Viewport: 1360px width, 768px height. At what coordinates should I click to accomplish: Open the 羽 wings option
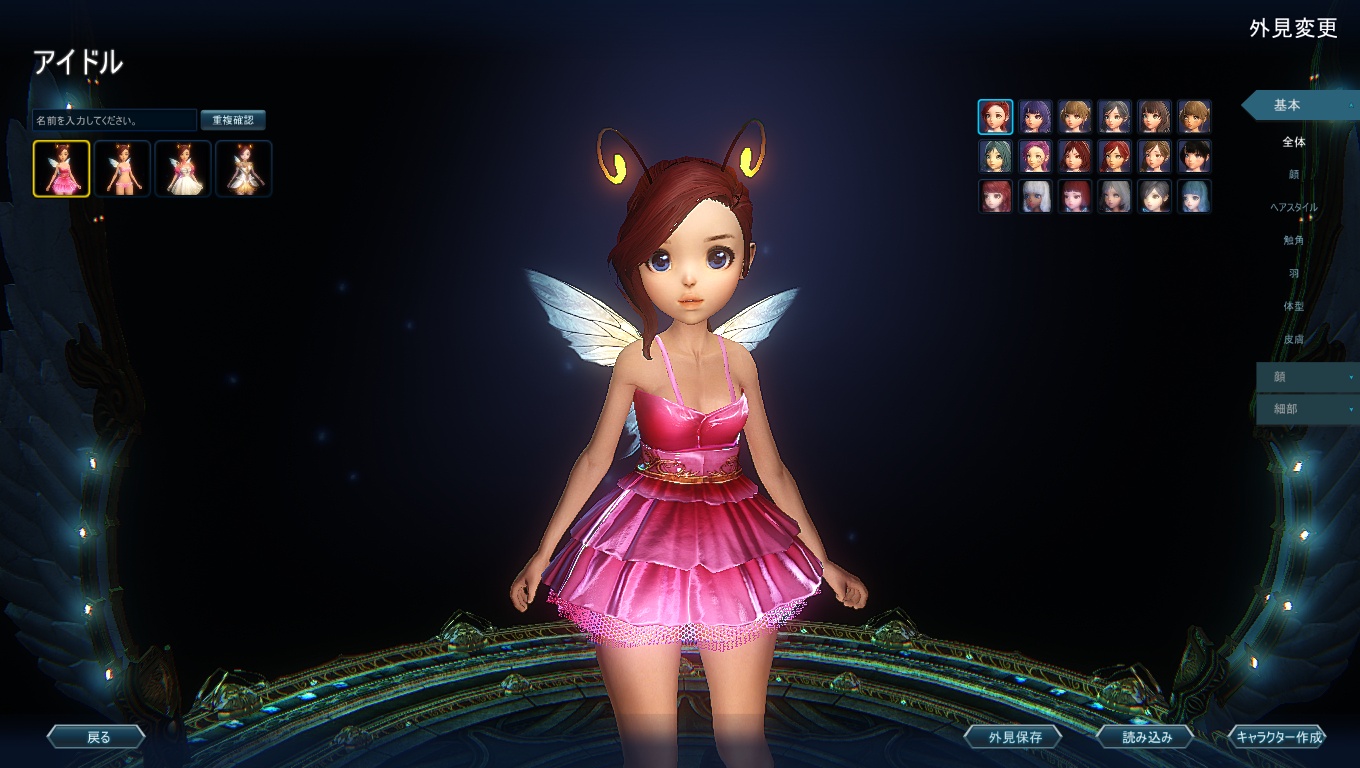tap(1294, 273)
